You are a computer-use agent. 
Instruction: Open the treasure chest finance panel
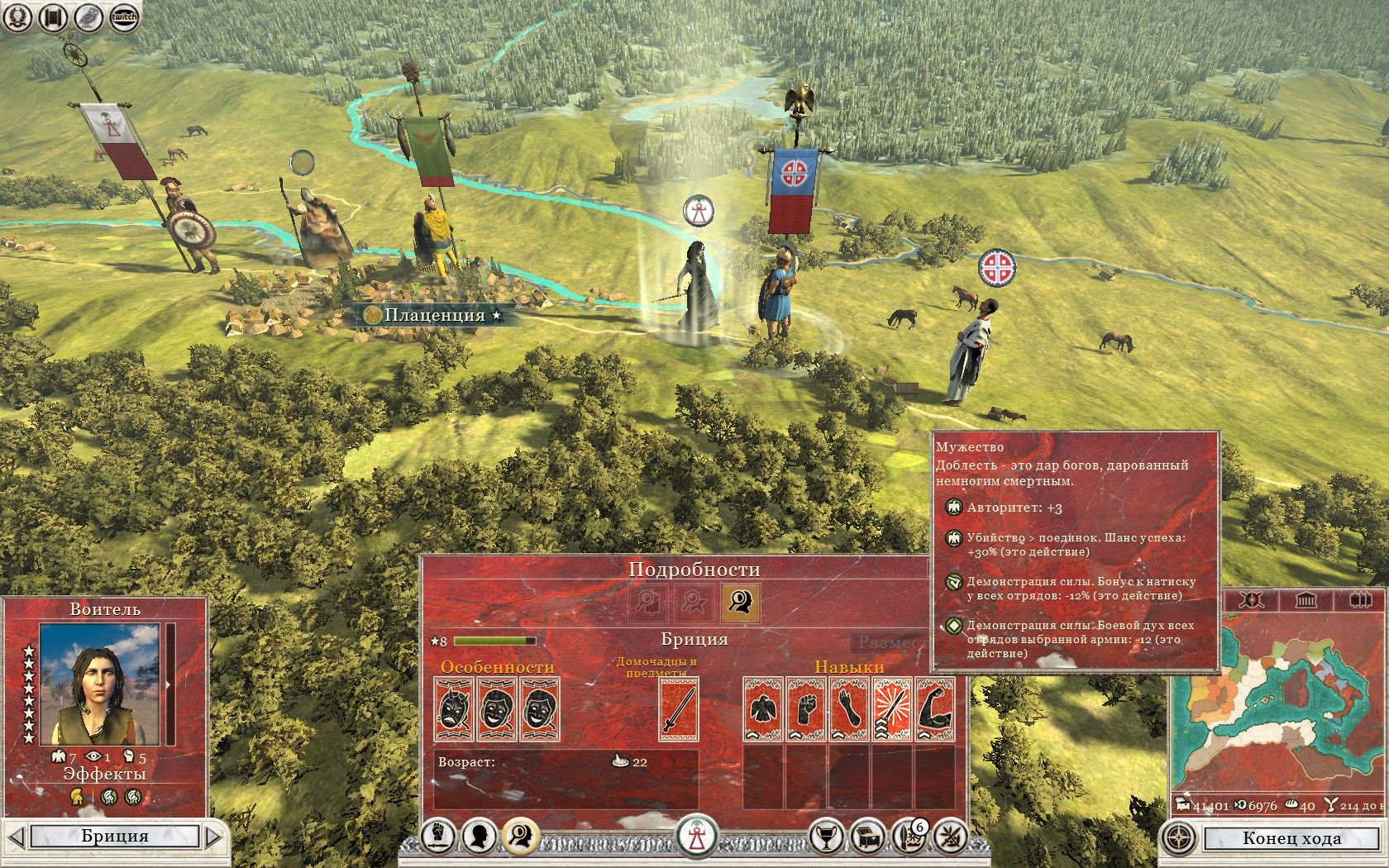click(866, 837)
